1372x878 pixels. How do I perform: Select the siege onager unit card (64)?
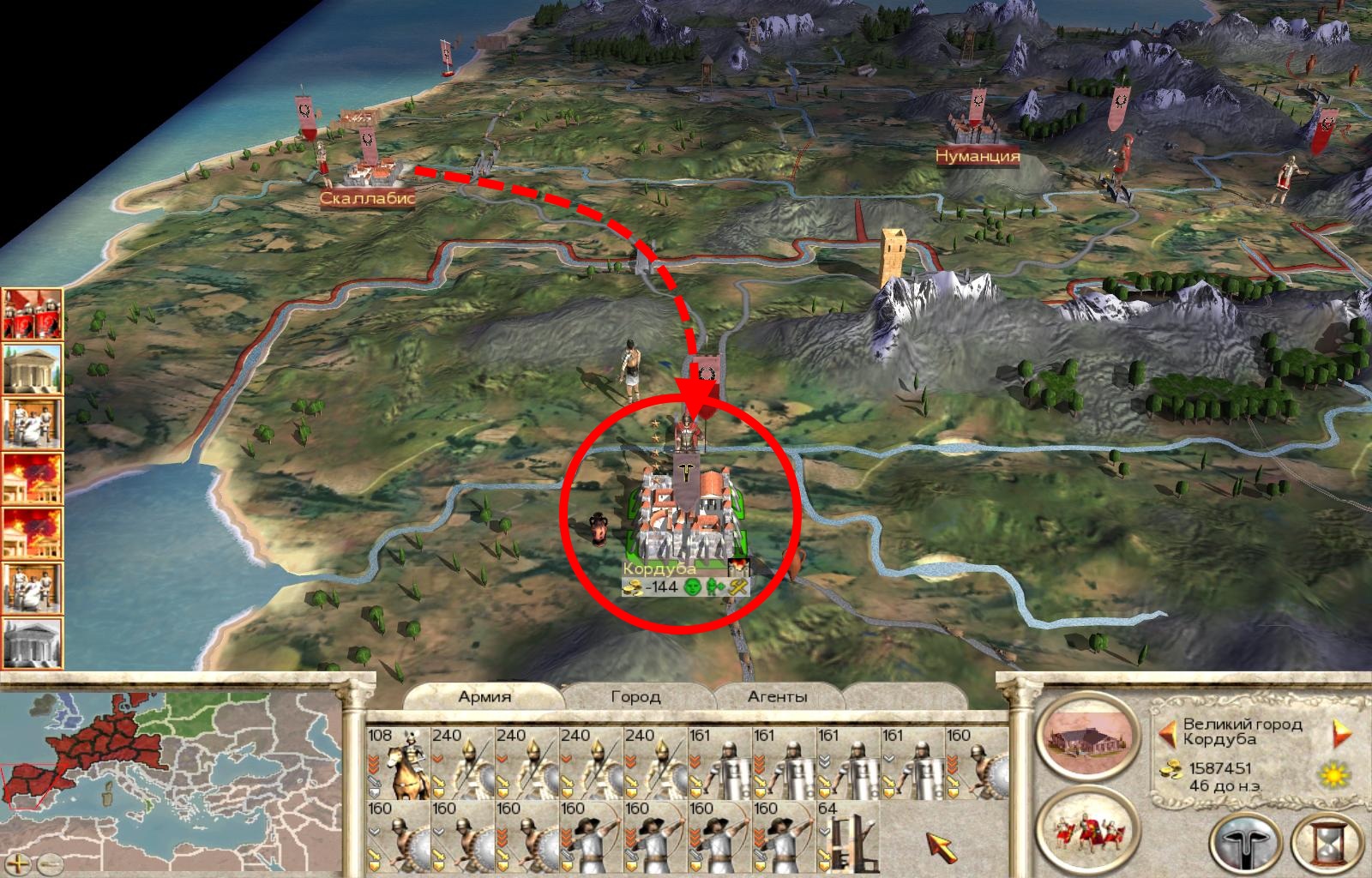click(848, 836)
